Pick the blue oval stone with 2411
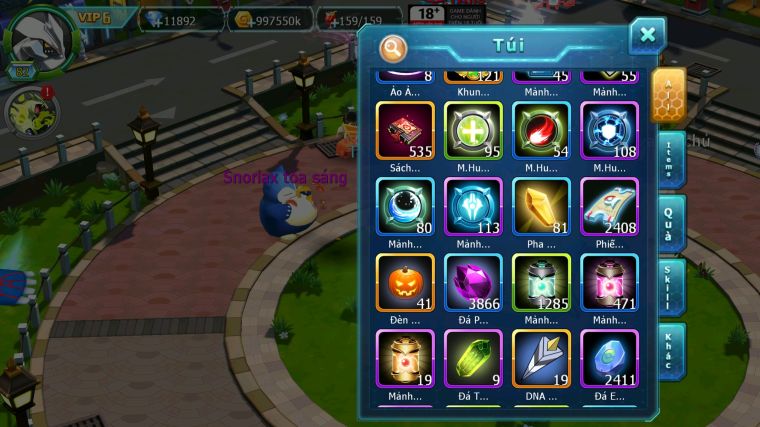The image size is (760, 427). click(x=609, y=359)
